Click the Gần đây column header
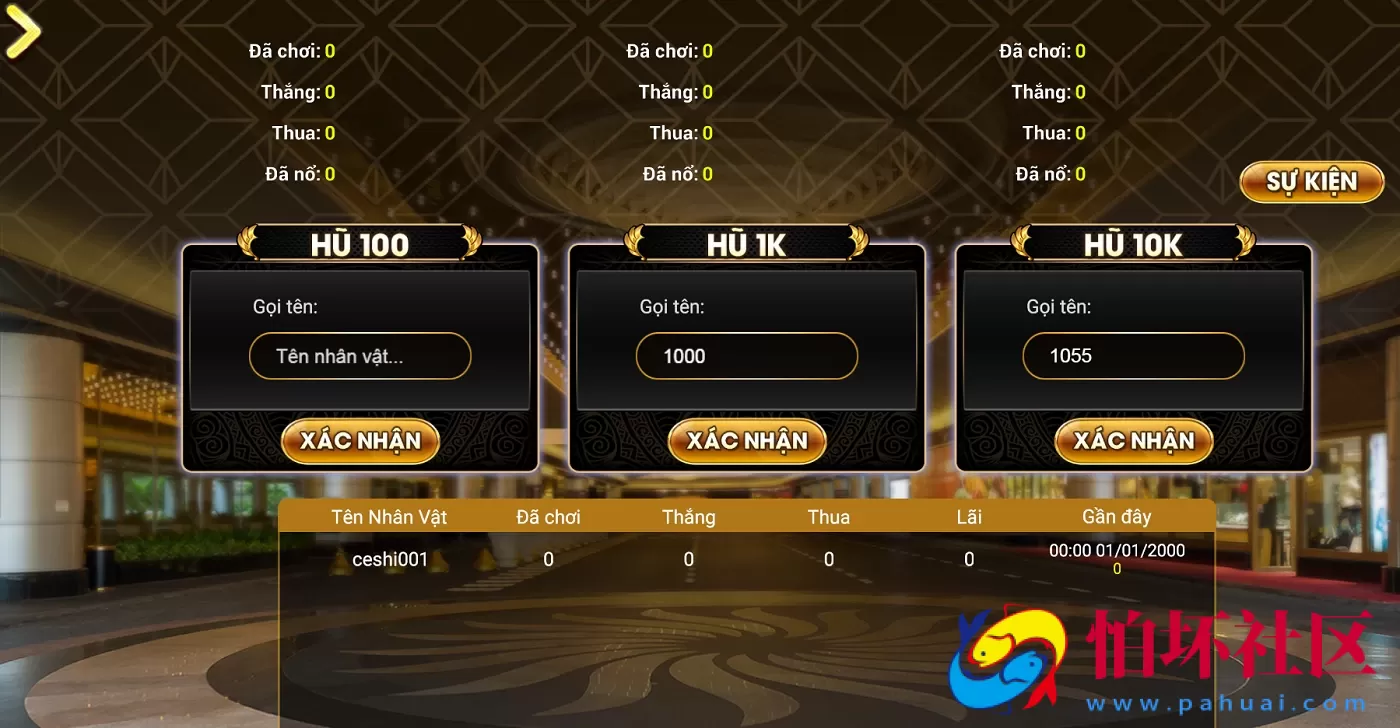Screen dimensions: 1400x728 click(1116, 517)
